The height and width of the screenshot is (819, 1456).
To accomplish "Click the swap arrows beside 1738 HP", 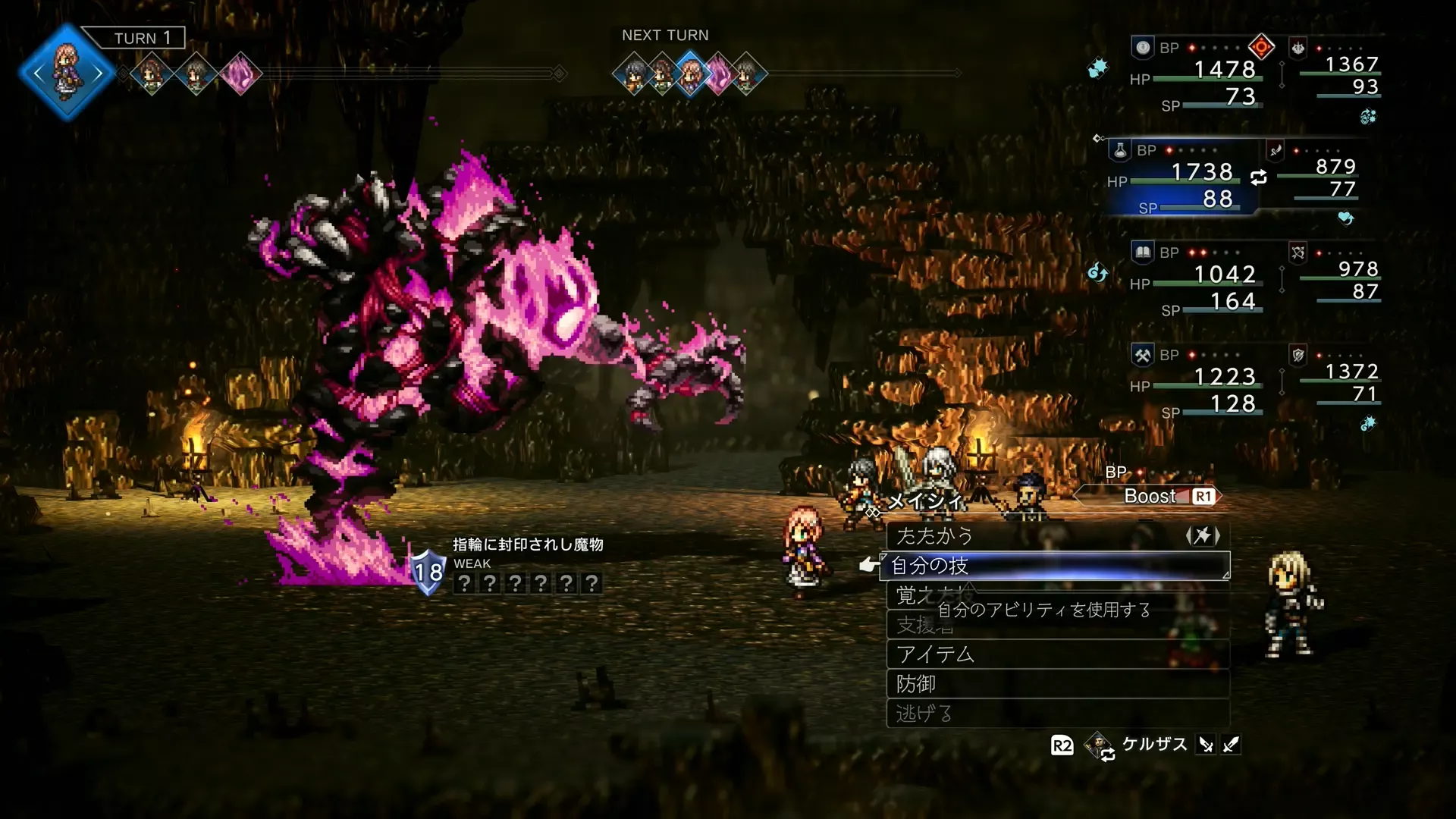I will tap(1258, 177).
